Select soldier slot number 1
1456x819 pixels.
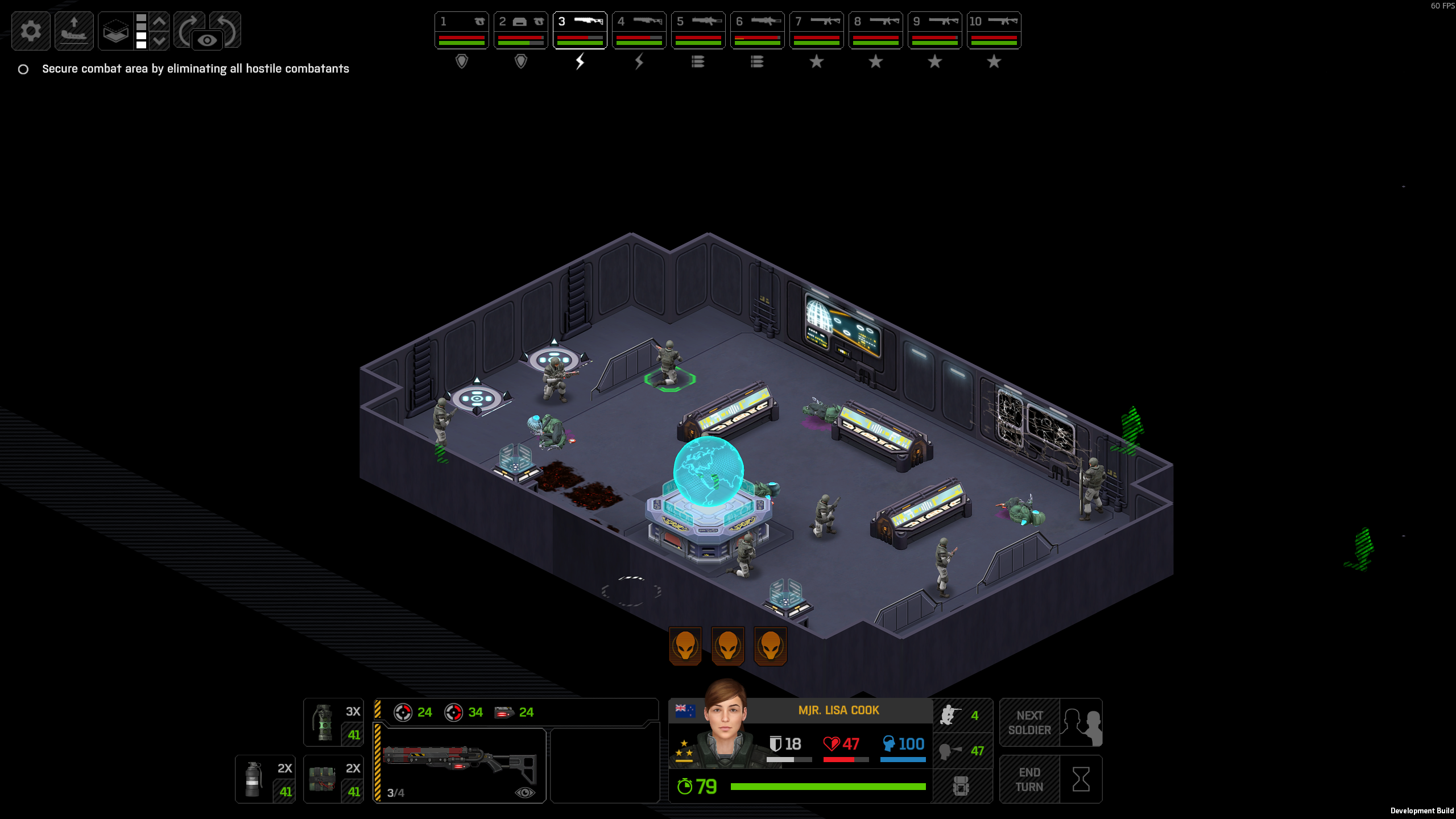tap(461, 31)
